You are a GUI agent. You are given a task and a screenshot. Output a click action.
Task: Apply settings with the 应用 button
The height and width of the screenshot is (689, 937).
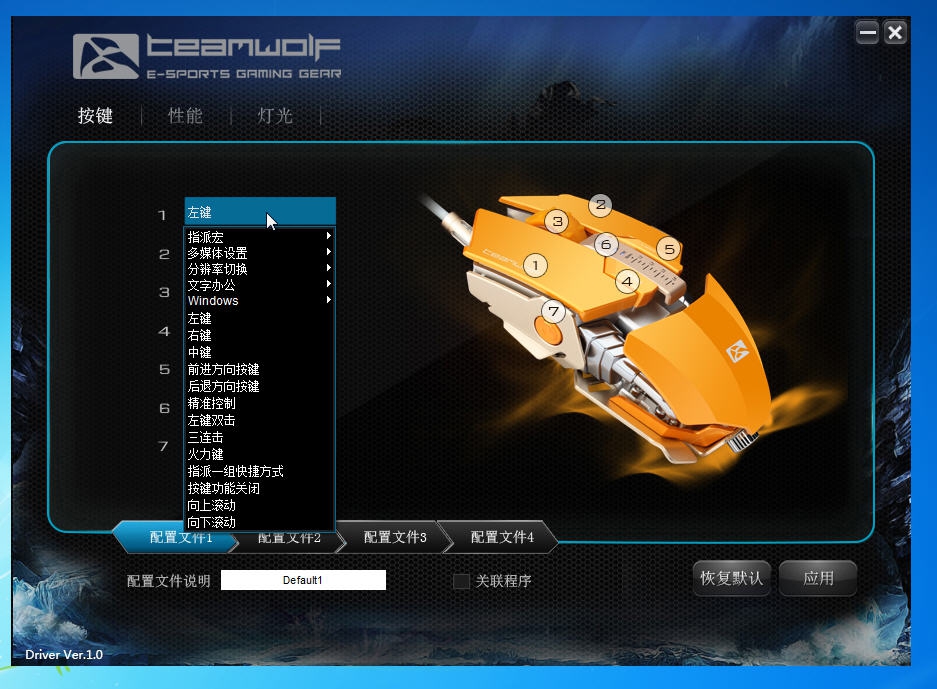[x=818, y=578]
